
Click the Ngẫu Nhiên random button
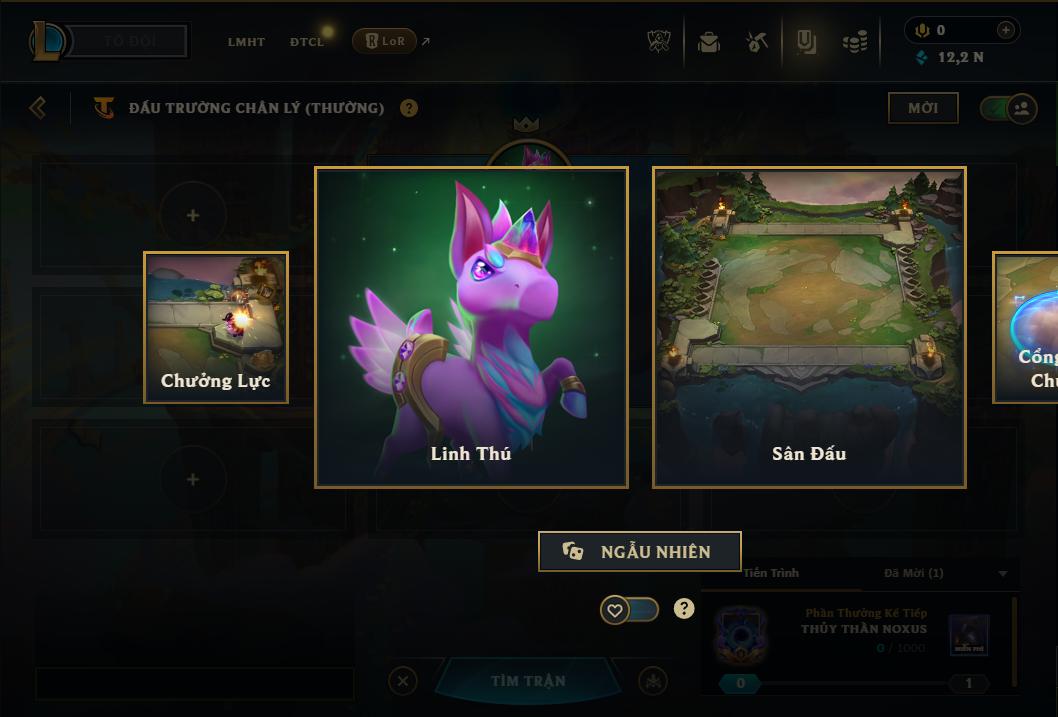click(639, 551)
